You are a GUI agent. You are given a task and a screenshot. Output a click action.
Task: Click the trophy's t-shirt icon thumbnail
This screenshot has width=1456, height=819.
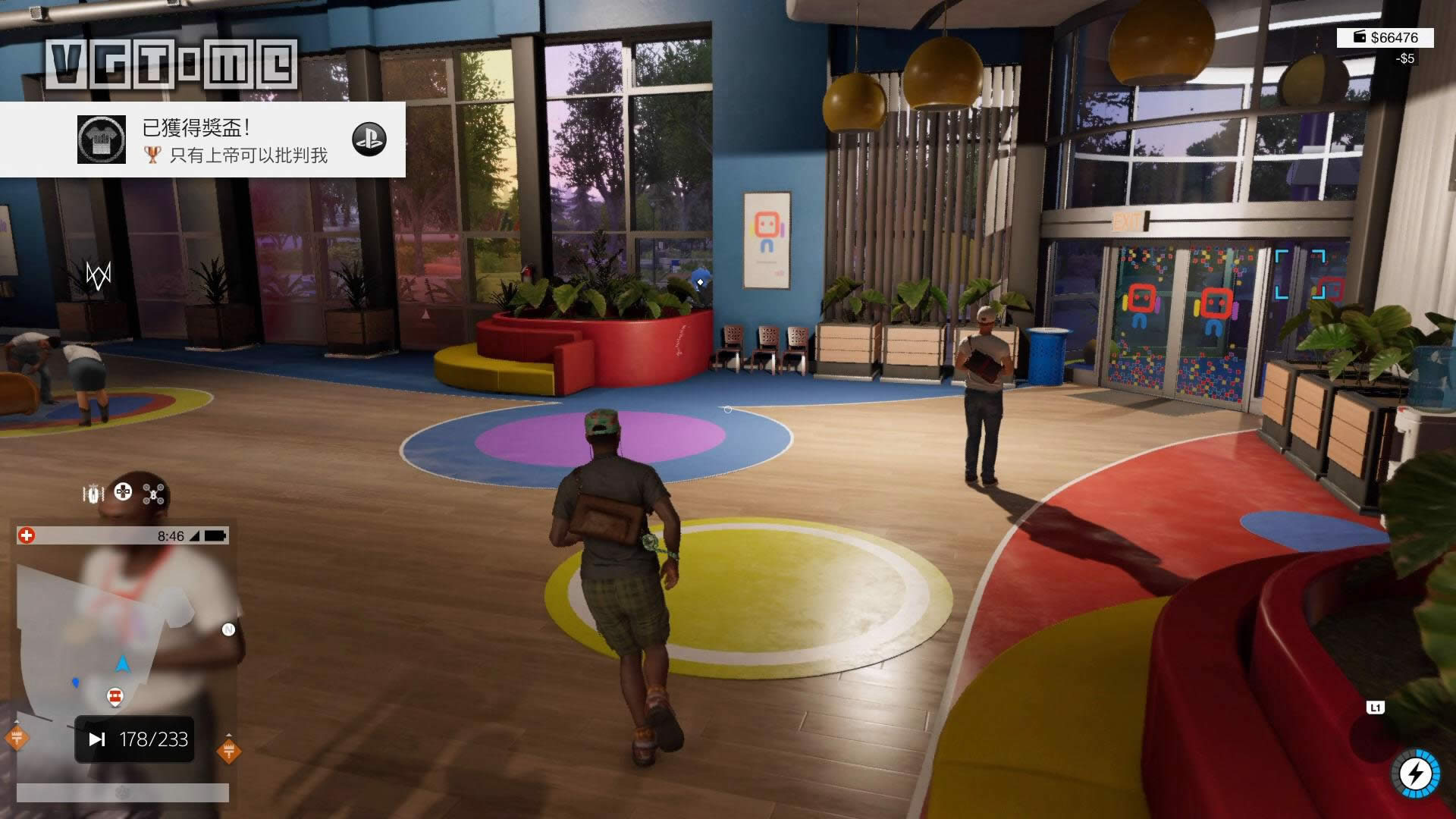point(101,140)
